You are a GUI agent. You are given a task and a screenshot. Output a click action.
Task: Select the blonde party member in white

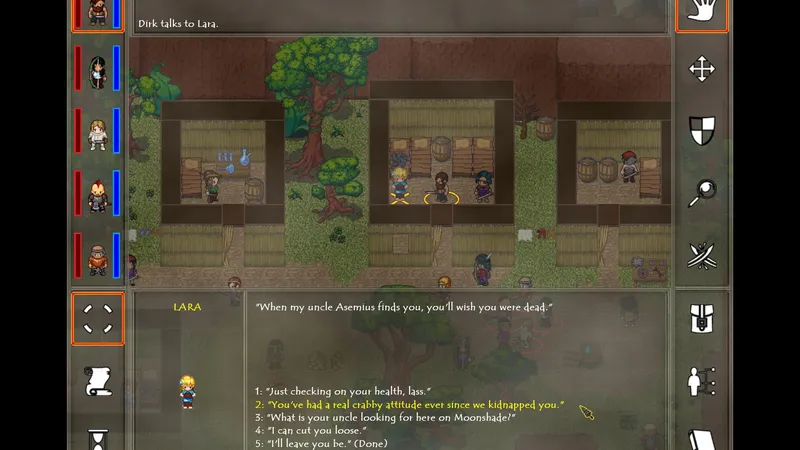[x=98, y=133]
